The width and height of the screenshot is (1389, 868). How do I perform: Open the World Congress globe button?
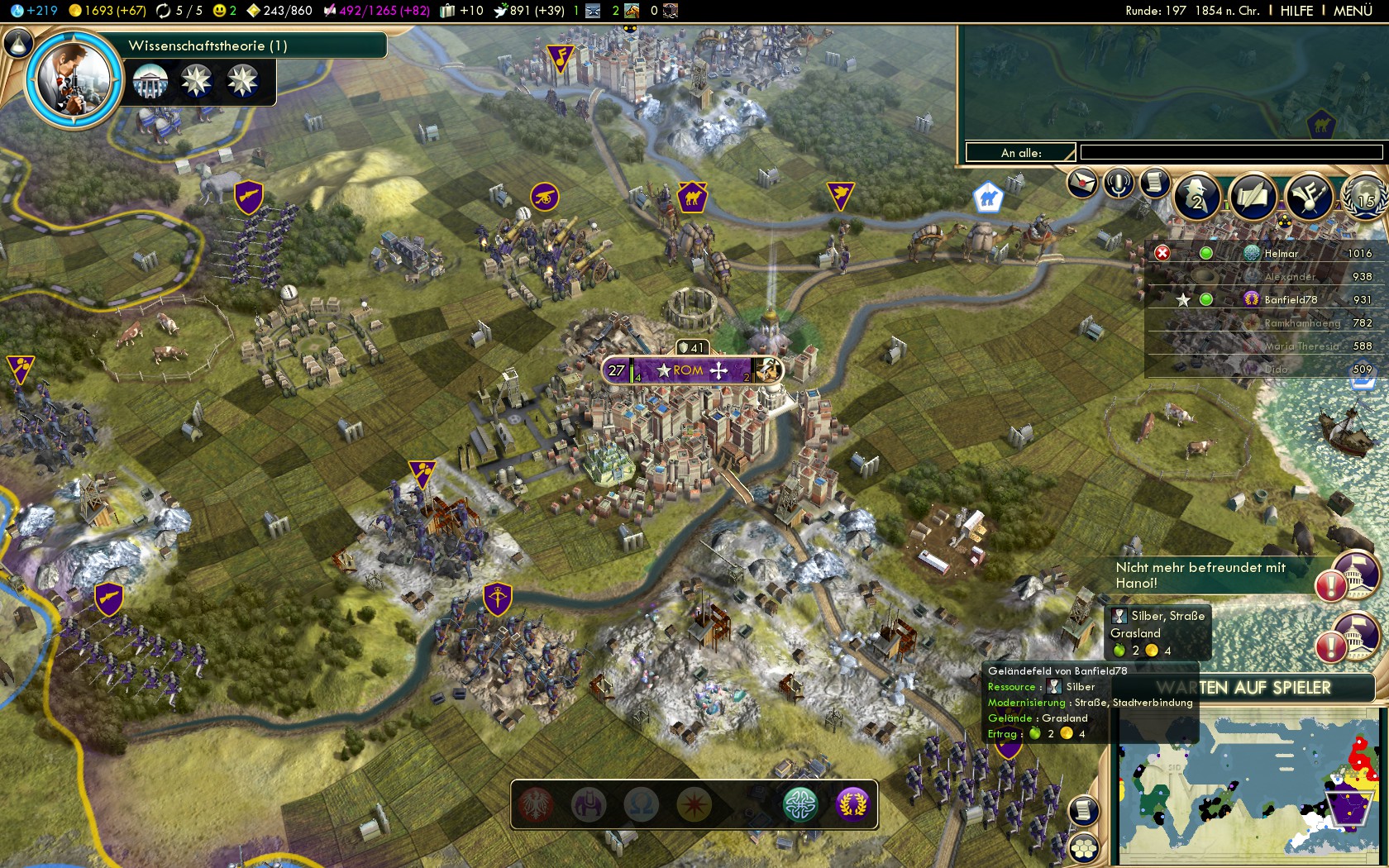(x=1365, y=198)
